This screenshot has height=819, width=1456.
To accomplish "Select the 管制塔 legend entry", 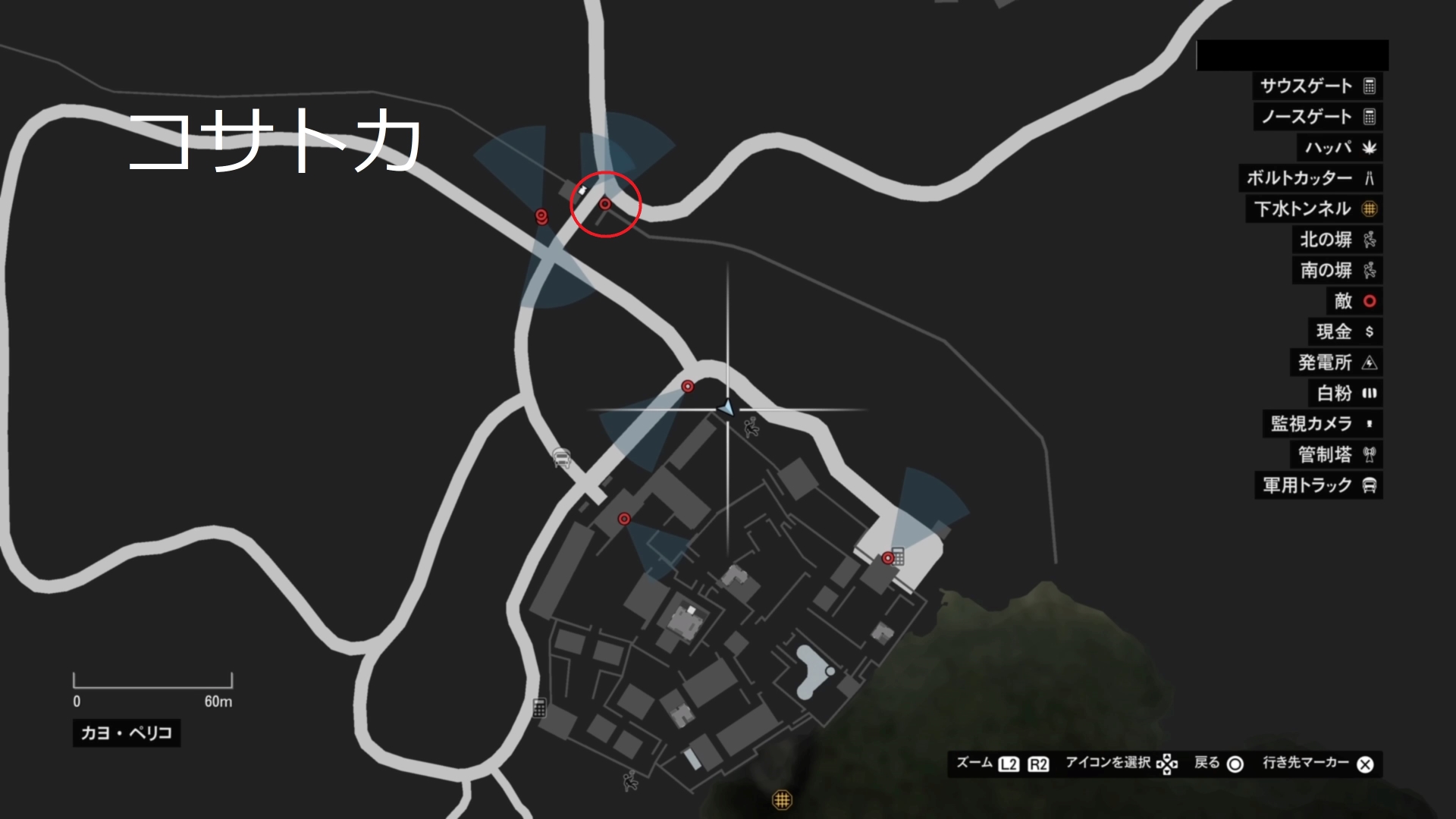I will click(x=1336, y=454).
